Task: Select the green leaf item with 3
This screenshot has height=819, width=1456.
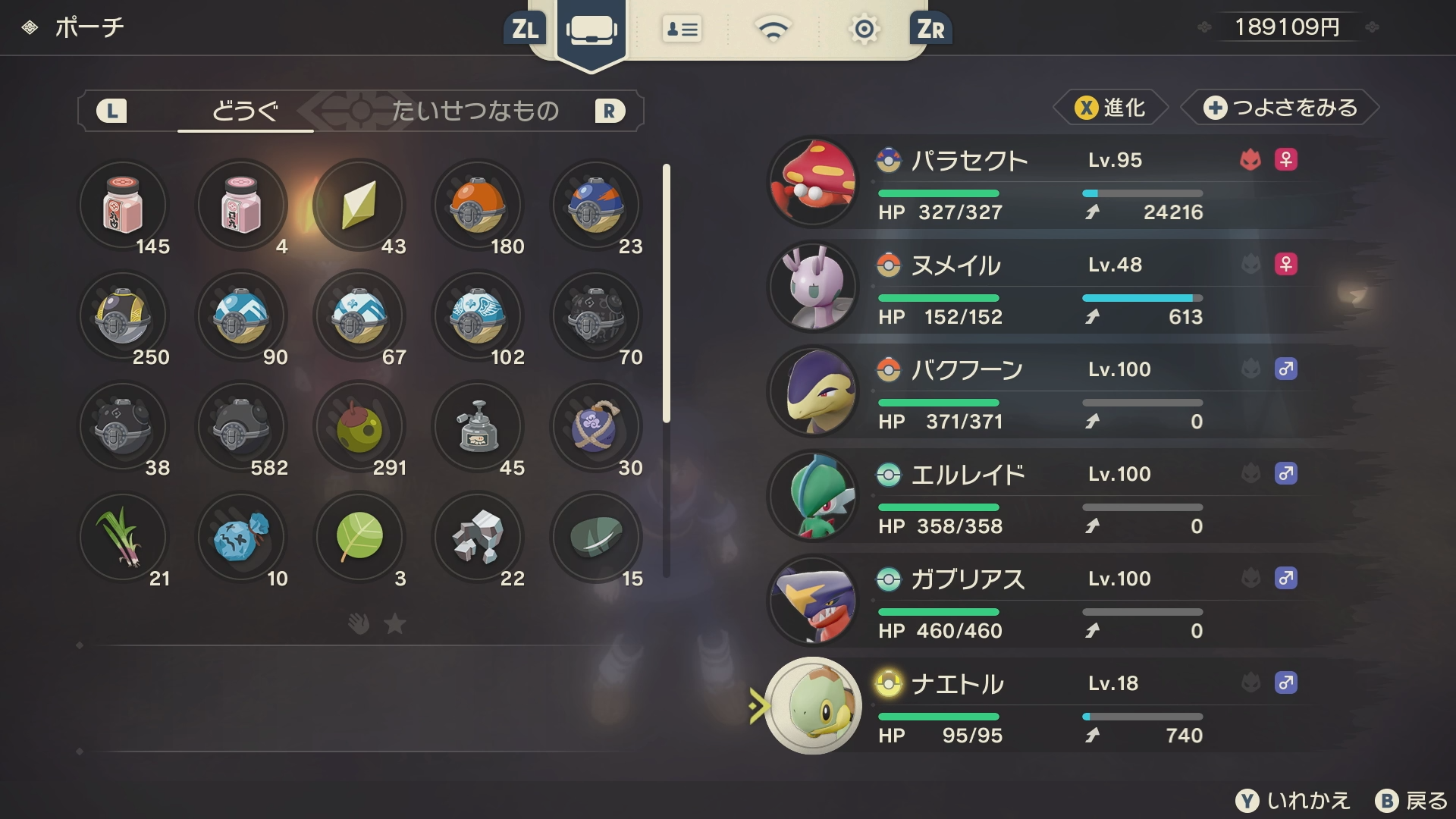Action: click(359, 538)
